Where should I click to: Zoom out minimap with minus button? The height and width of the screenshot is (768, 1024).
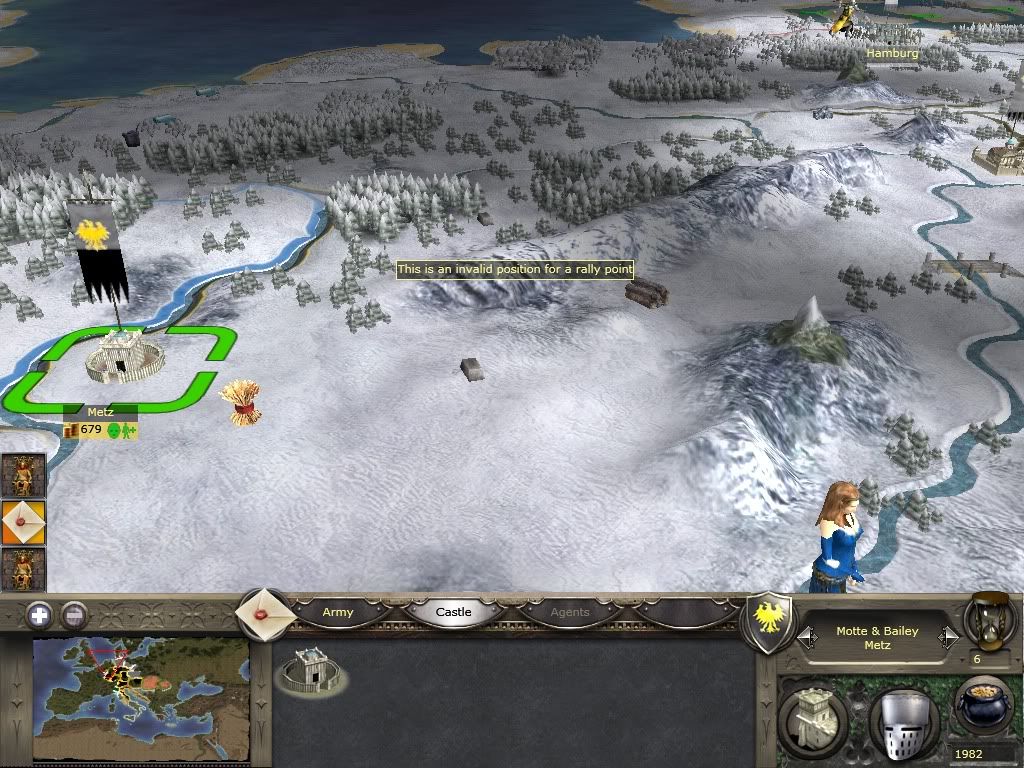(x=74, y=615)
